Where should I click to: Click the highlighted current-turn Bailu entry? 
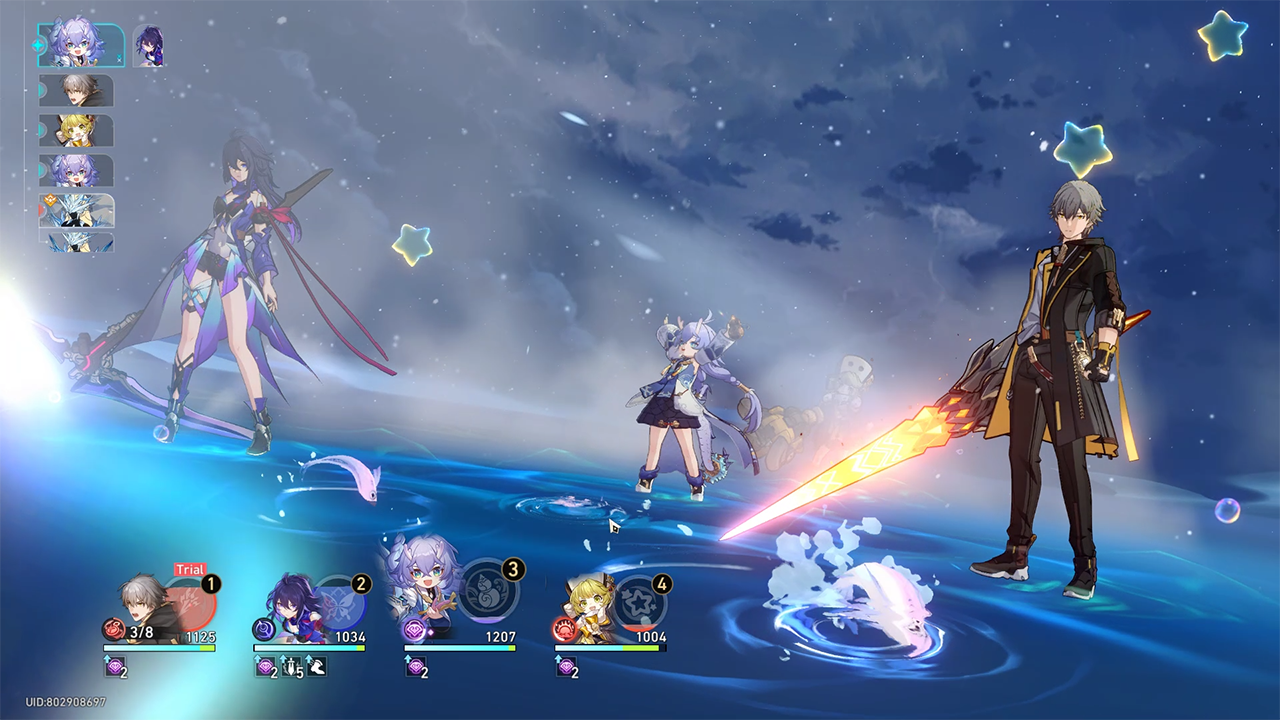[81, 45]
